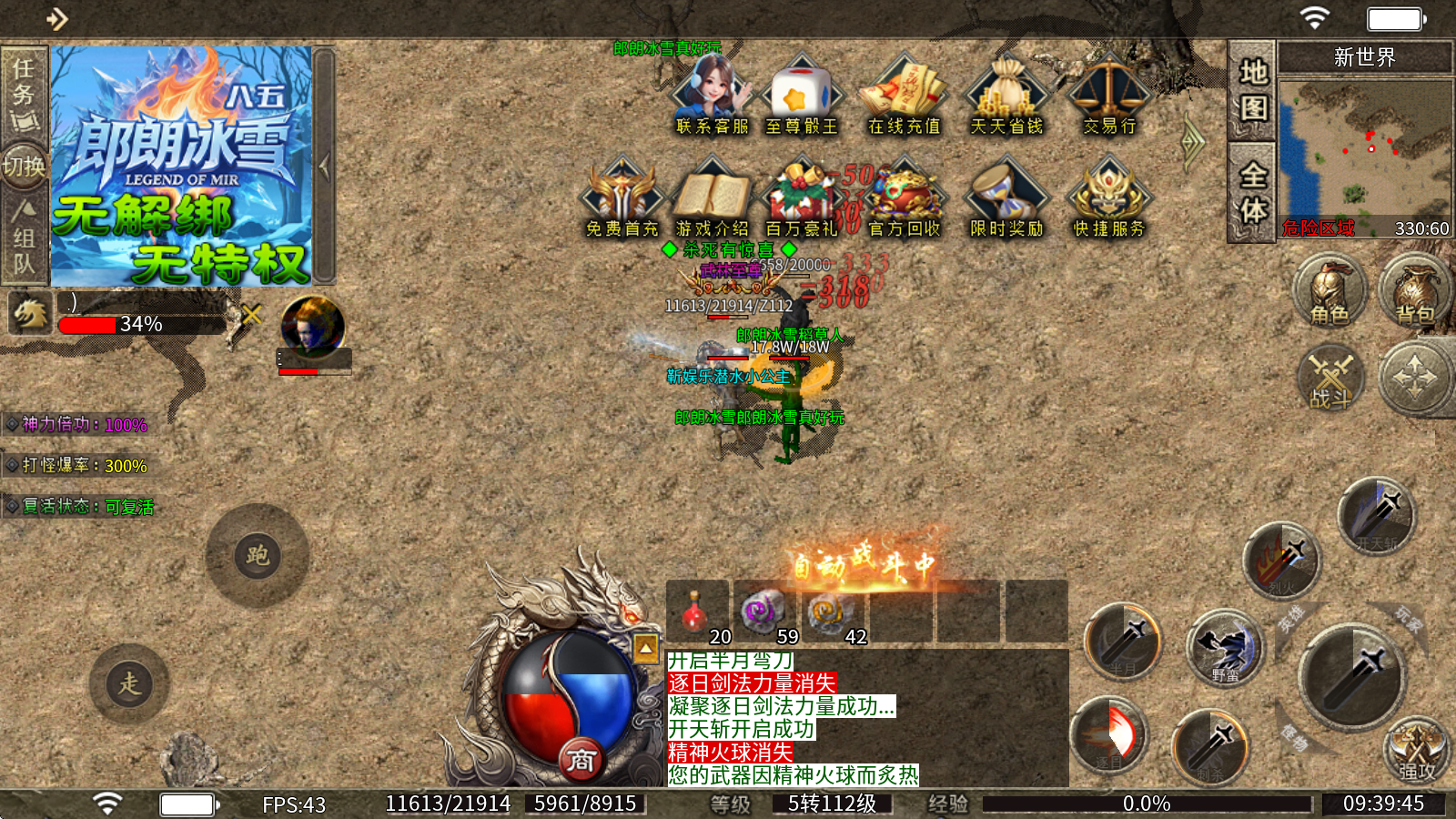Screen dimensions: 1456x819
Task: Open 联系客服 customer service
Action: 712,96
